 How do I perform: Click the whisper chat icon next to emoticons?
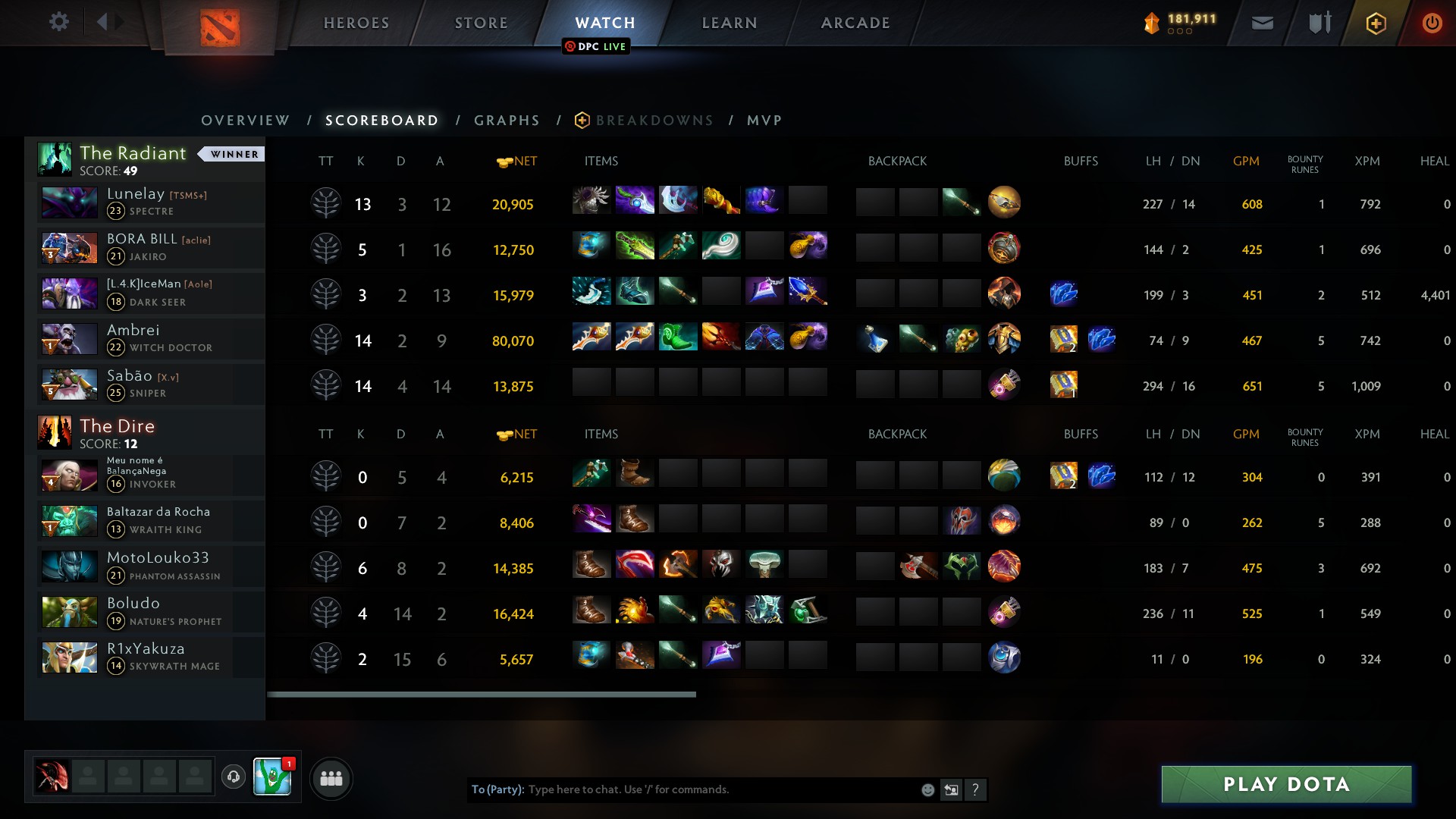[952, 789]
